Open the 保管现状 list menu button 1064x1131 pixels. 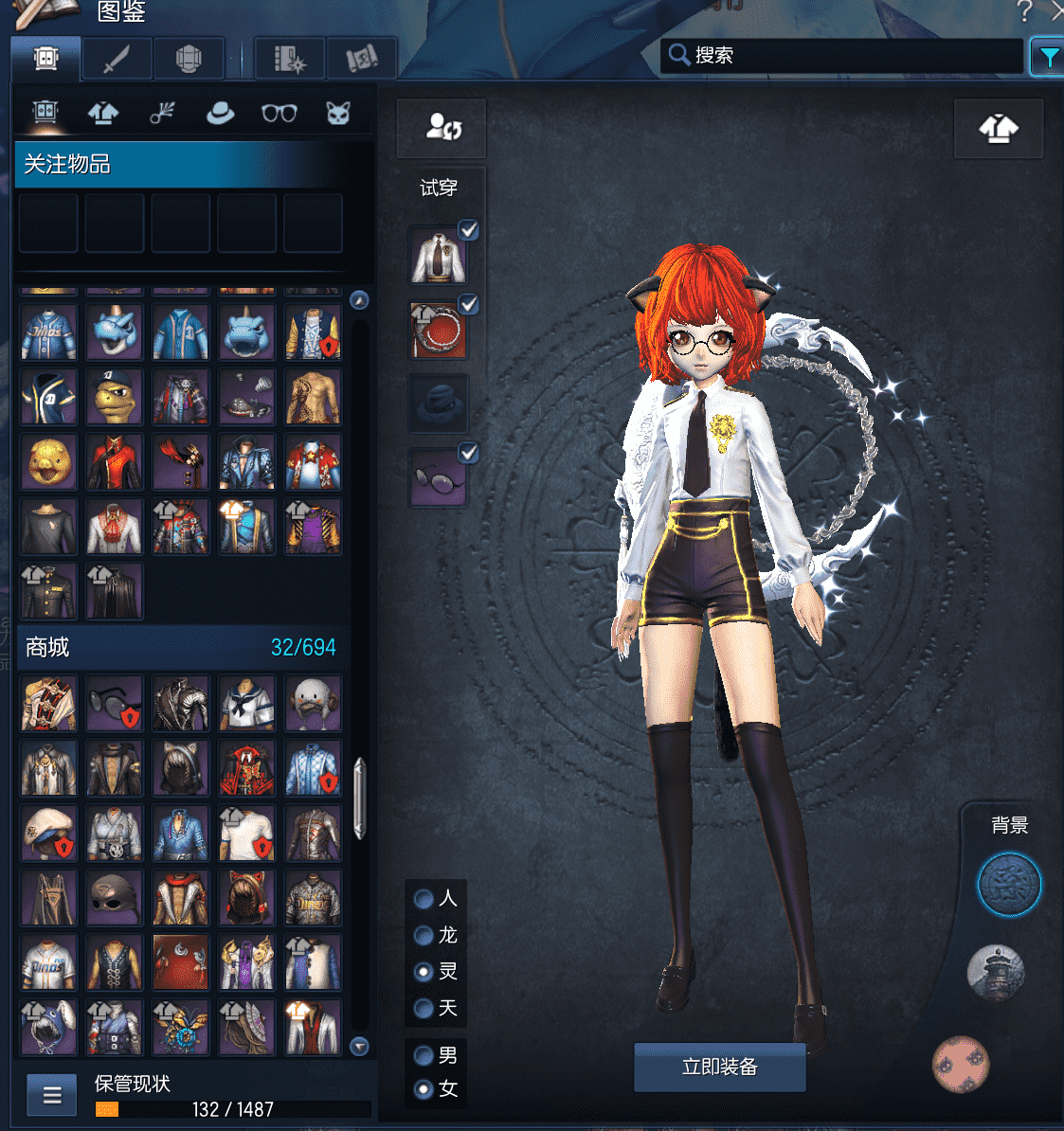pyautogui.click(x=52, y=1096)
